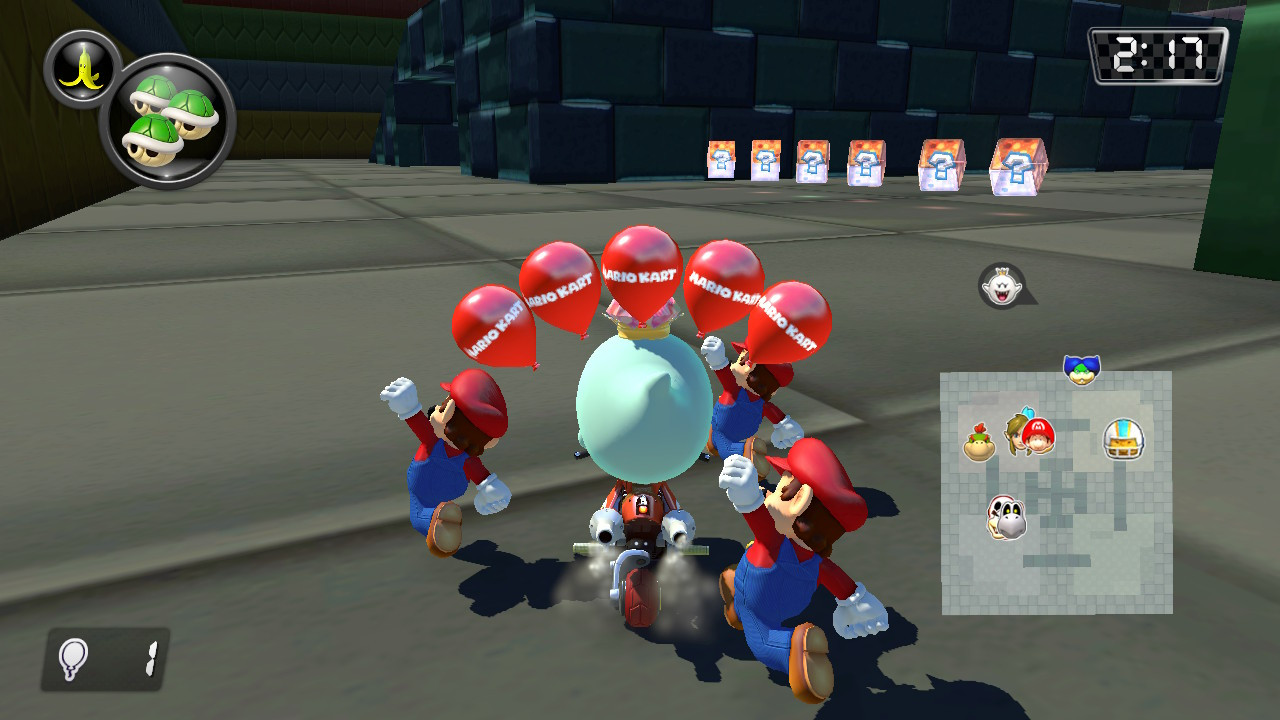Select the jumping Mario on the left
1280x720 pixels.
tap(450, 460)
